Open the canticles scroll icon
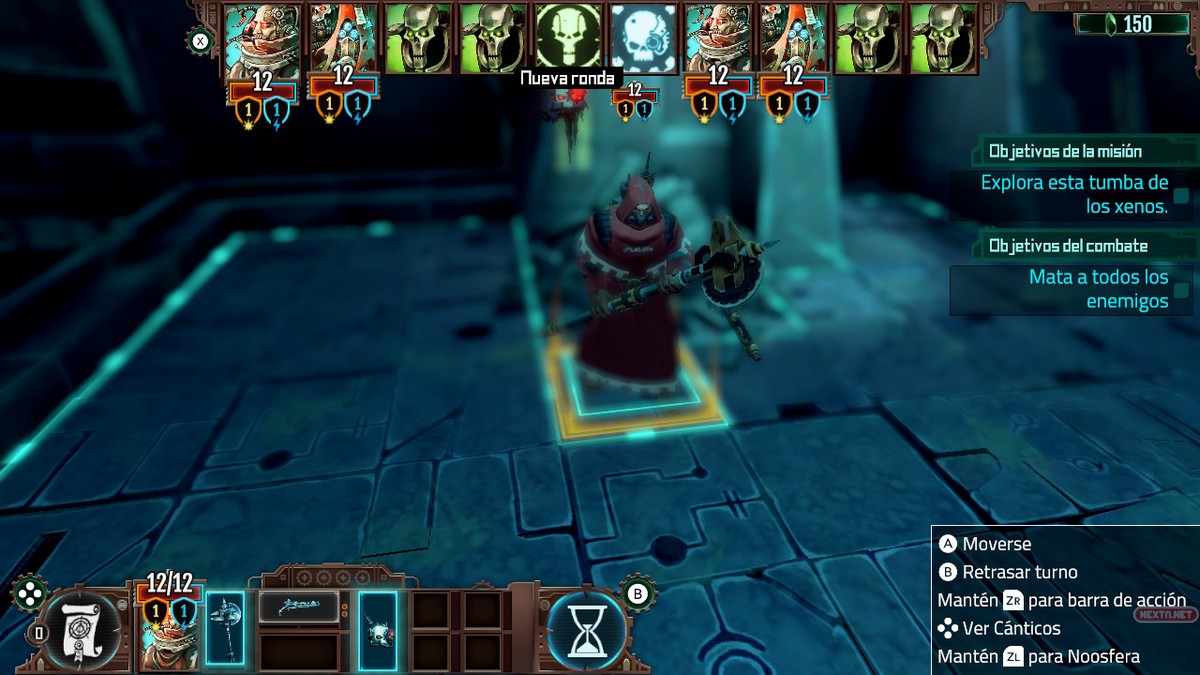This screenshot has width=1200, height=675. point(82,630)
